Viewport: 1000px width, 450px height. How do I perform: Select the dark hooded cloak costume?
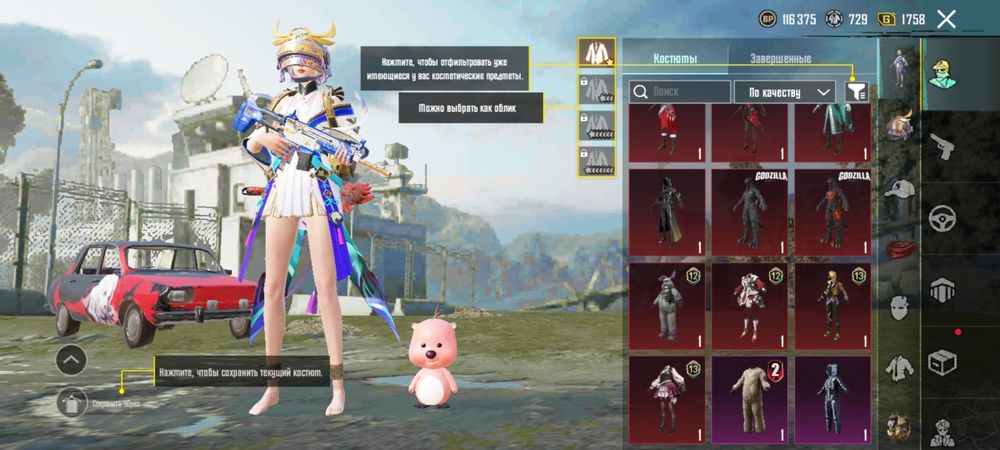(x=666, y=211)
